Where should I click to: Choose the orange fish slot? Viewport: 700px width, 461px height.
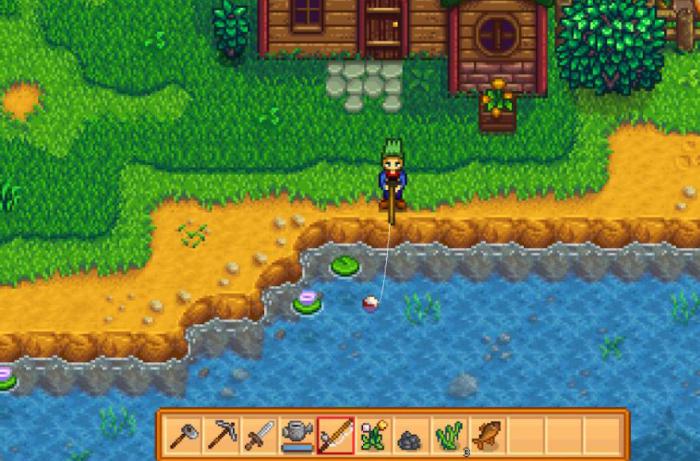tap(487, 435)
